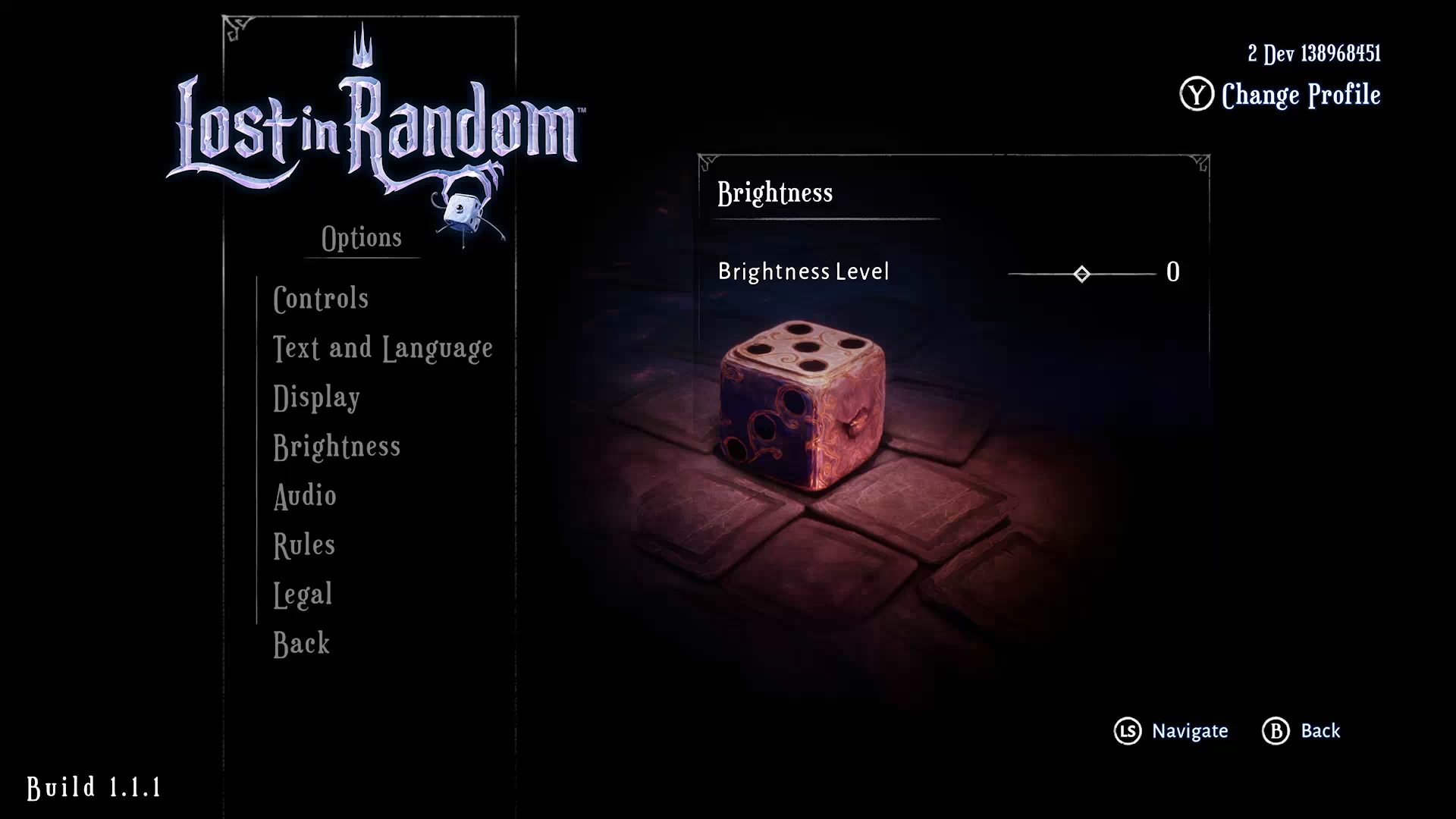Screen dimensions: 1456x819
Task: Return via the Back menu entry
Action: pyautogui.click(x=301, y=644)
